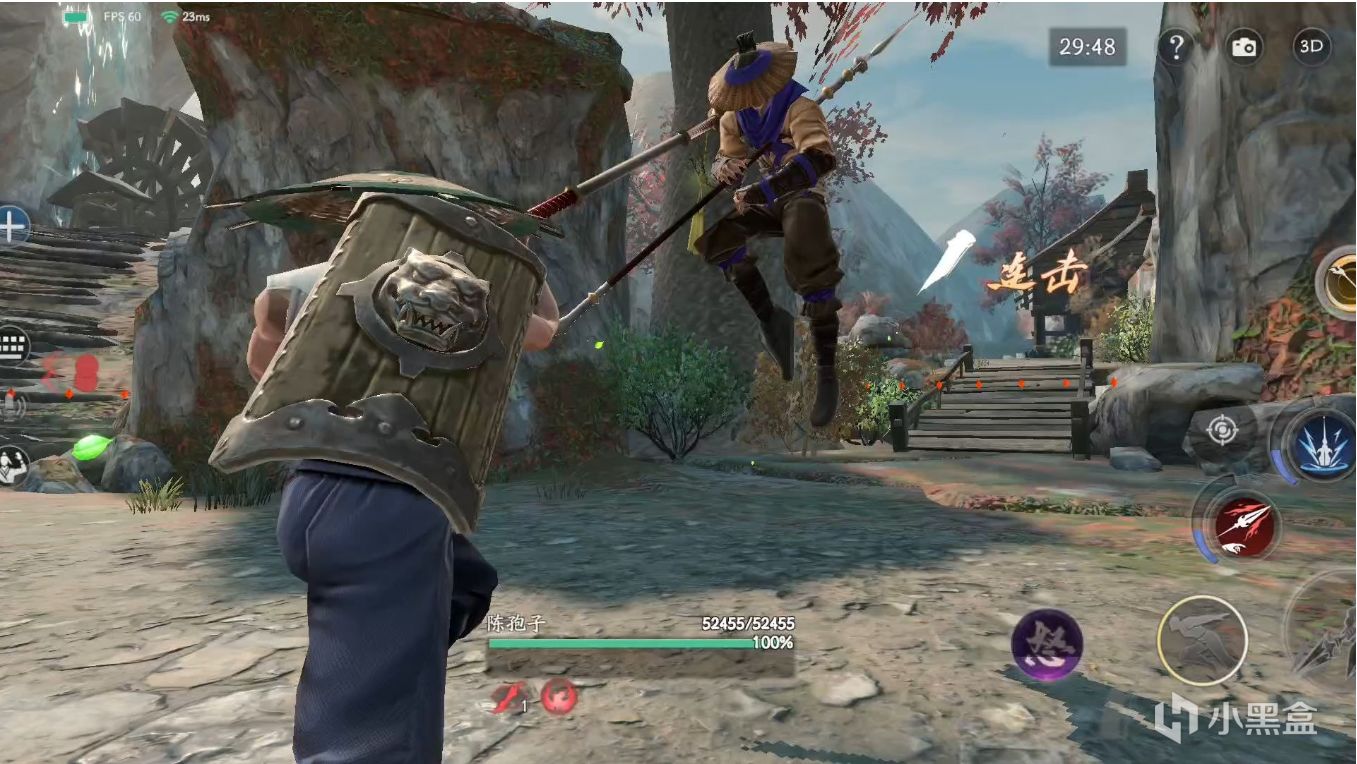Tap the camera screenshot button
Viewport: 1357px width, 764px height.
[1243, 47]
